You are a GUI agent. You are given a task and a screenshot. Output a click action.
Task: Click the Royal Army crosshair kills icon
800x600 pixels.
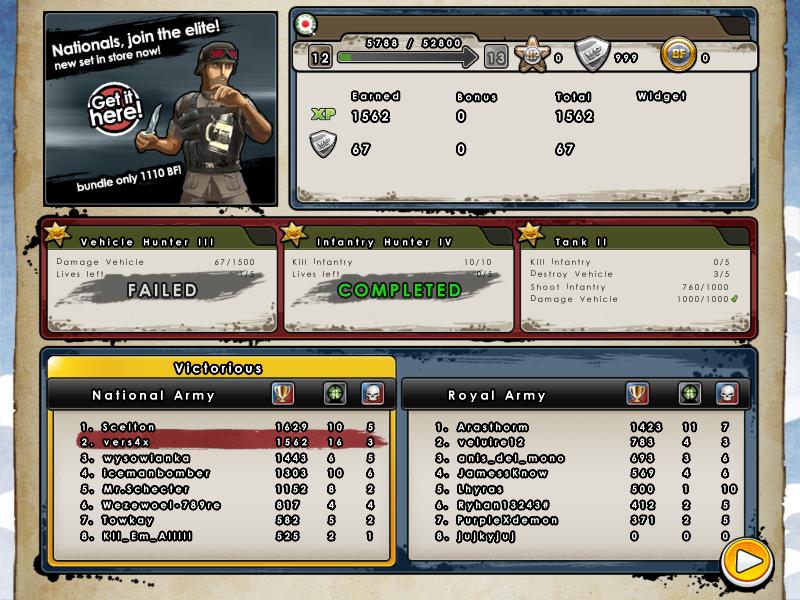689,394
